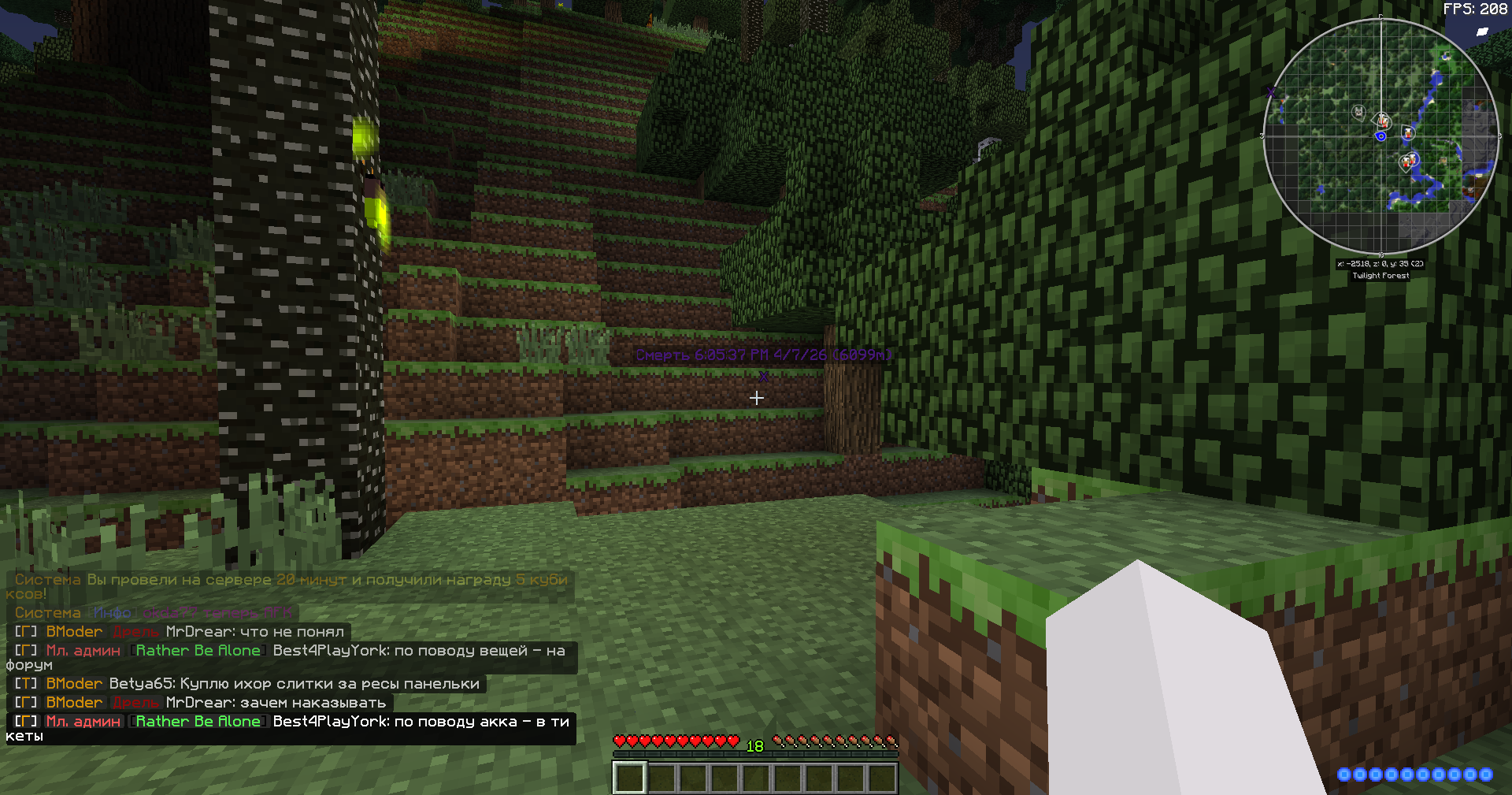The height and width of the screenshot is (795, 1512).
Task: Click the gray wolf mob icon on minimap
Action: (1358, 112)
